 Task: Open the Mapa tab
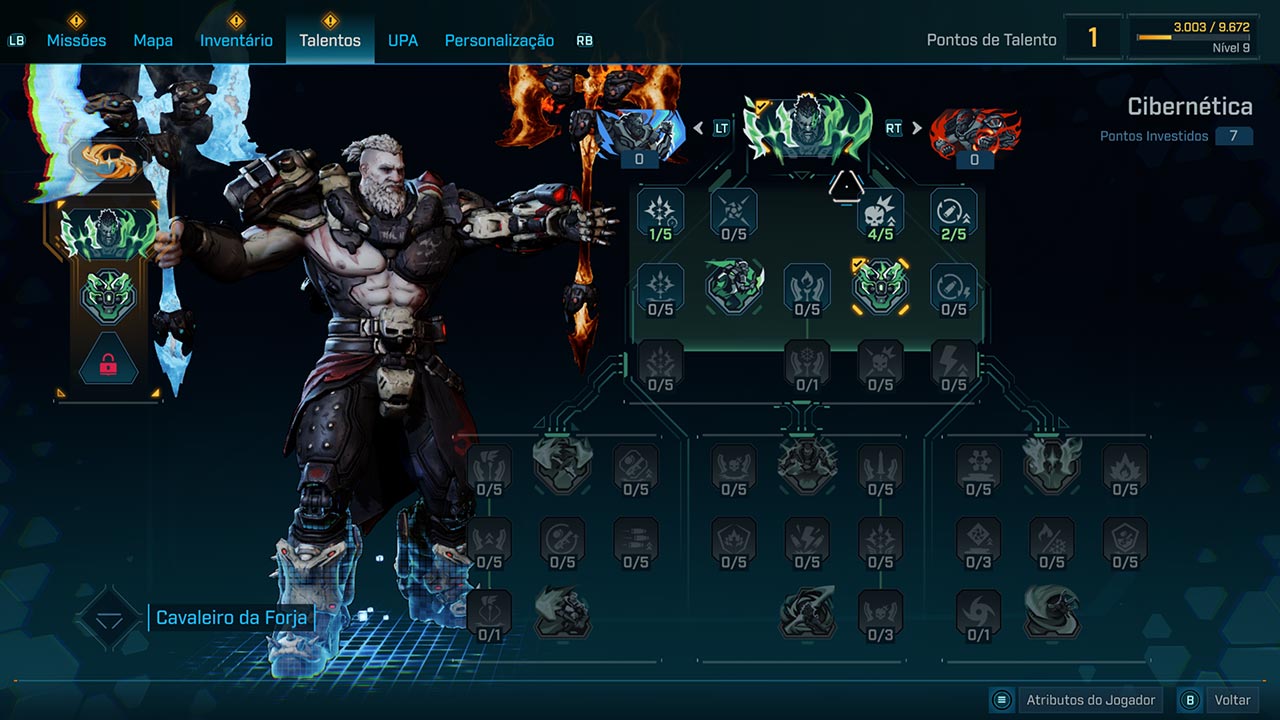pyautogui.click(x=153, y=40)
